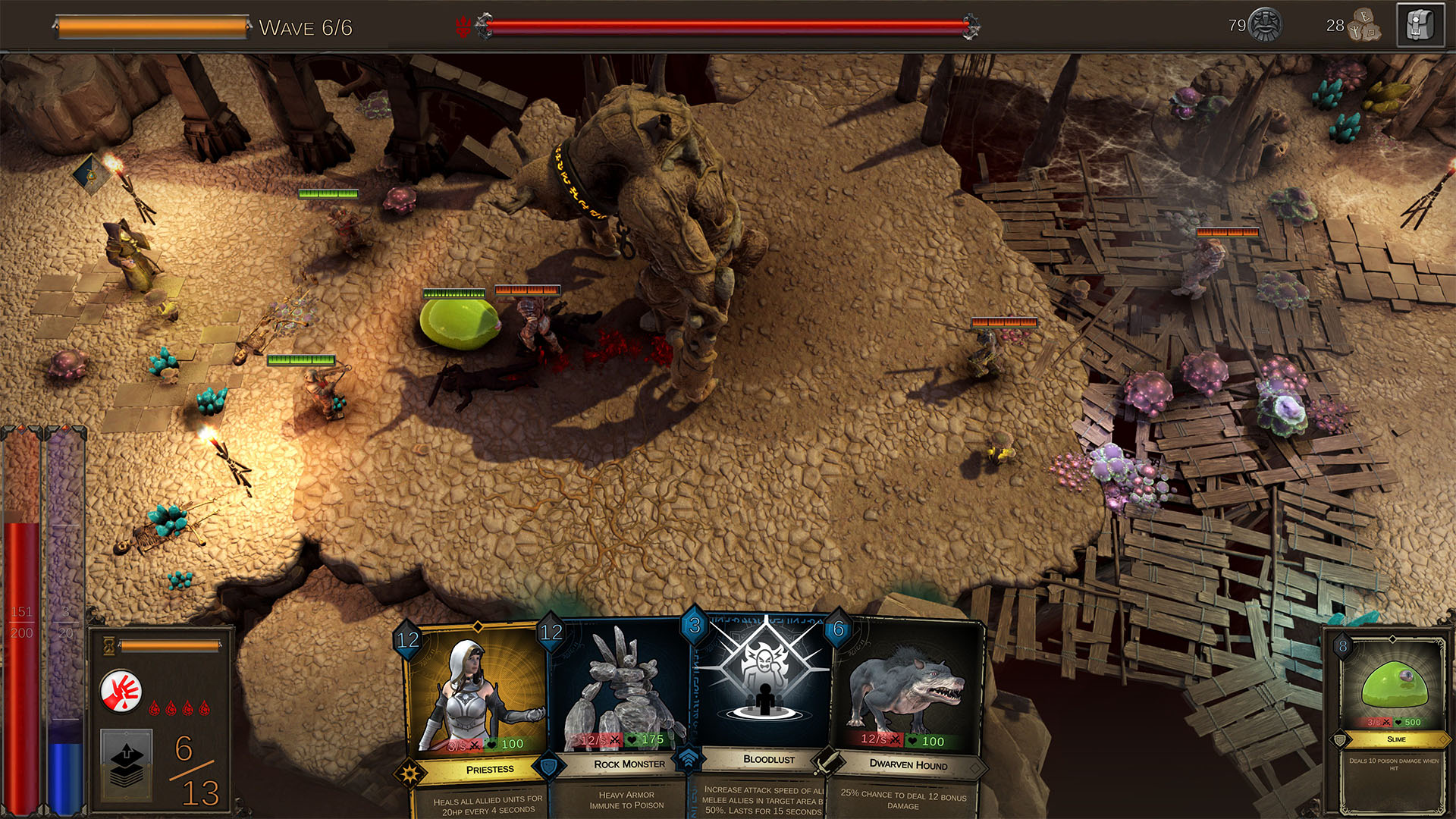This screenshot has height=819, width=1456.
Task: Click the stone face coin icon
Action: [1265, 25]
